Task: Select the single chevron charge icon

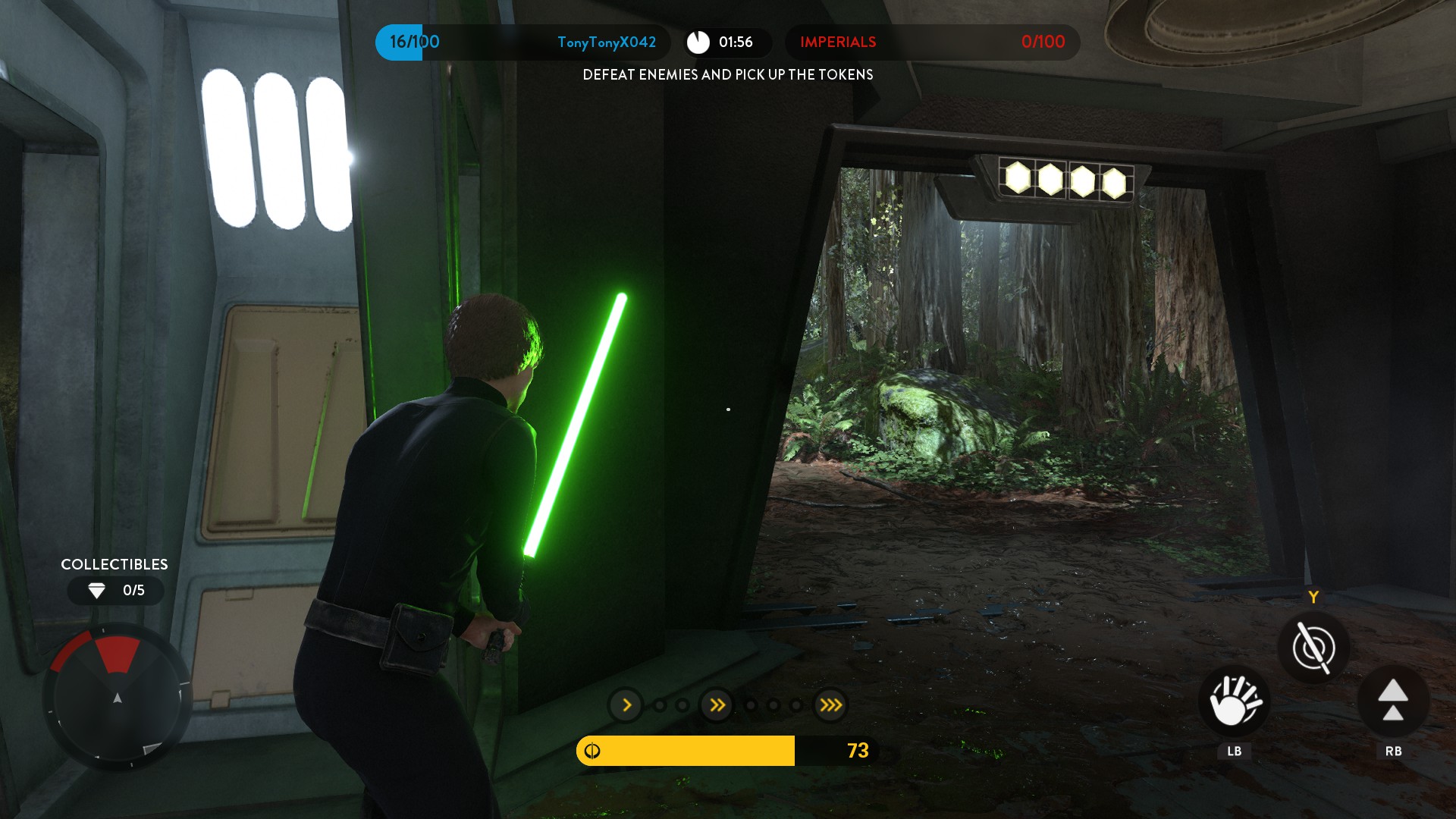Action: pyautogui.click(x=626, y=705)
